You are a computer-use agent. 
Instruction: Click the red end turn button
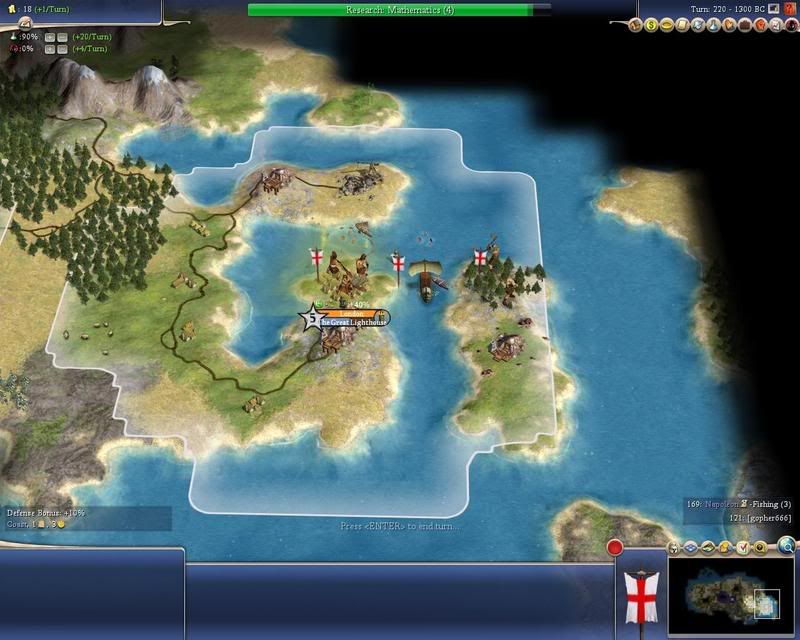click(x=615, y=547)
